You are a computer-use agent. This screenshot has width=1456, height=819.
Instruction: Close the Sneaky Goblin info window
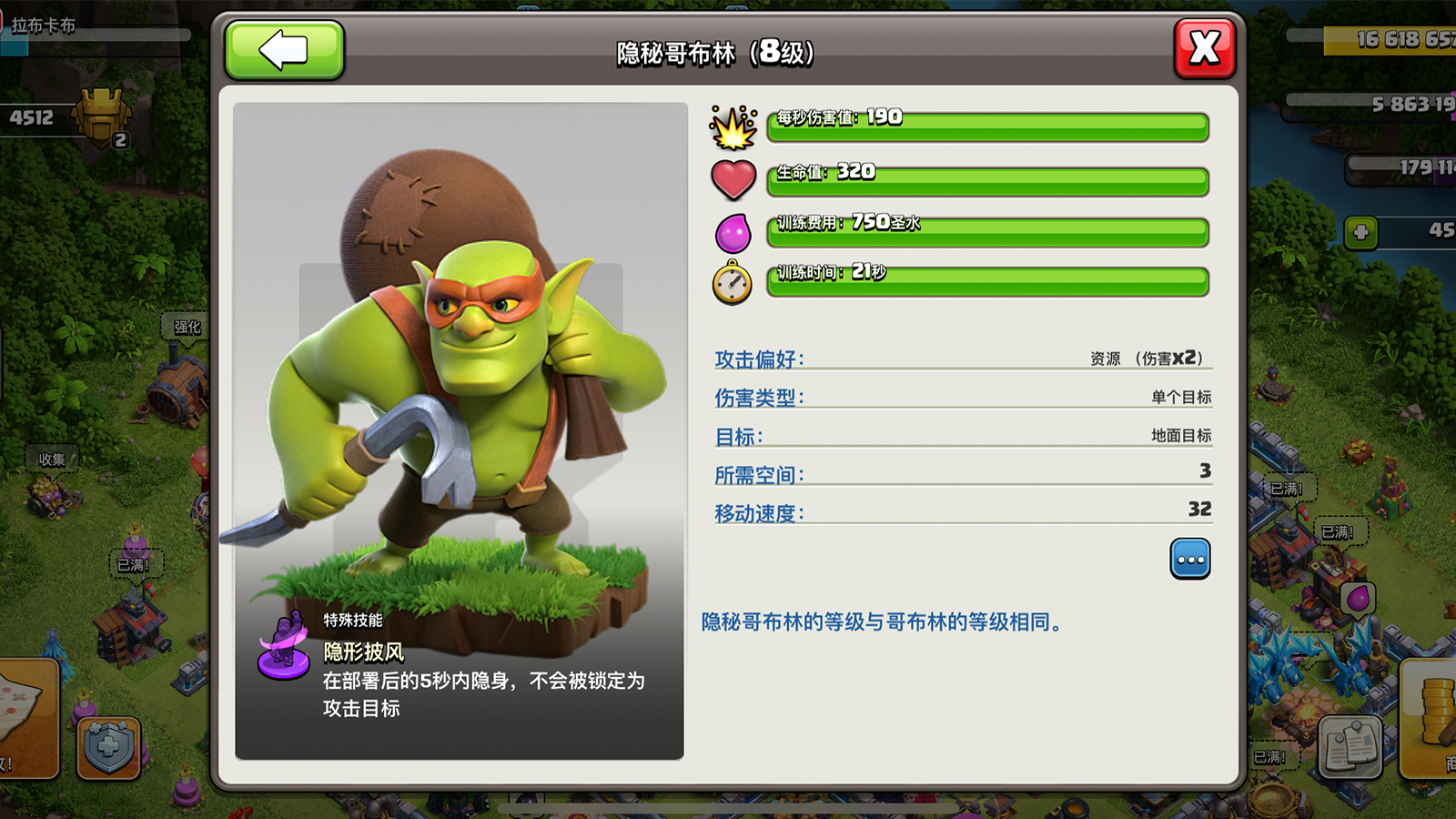(1204, 48)
